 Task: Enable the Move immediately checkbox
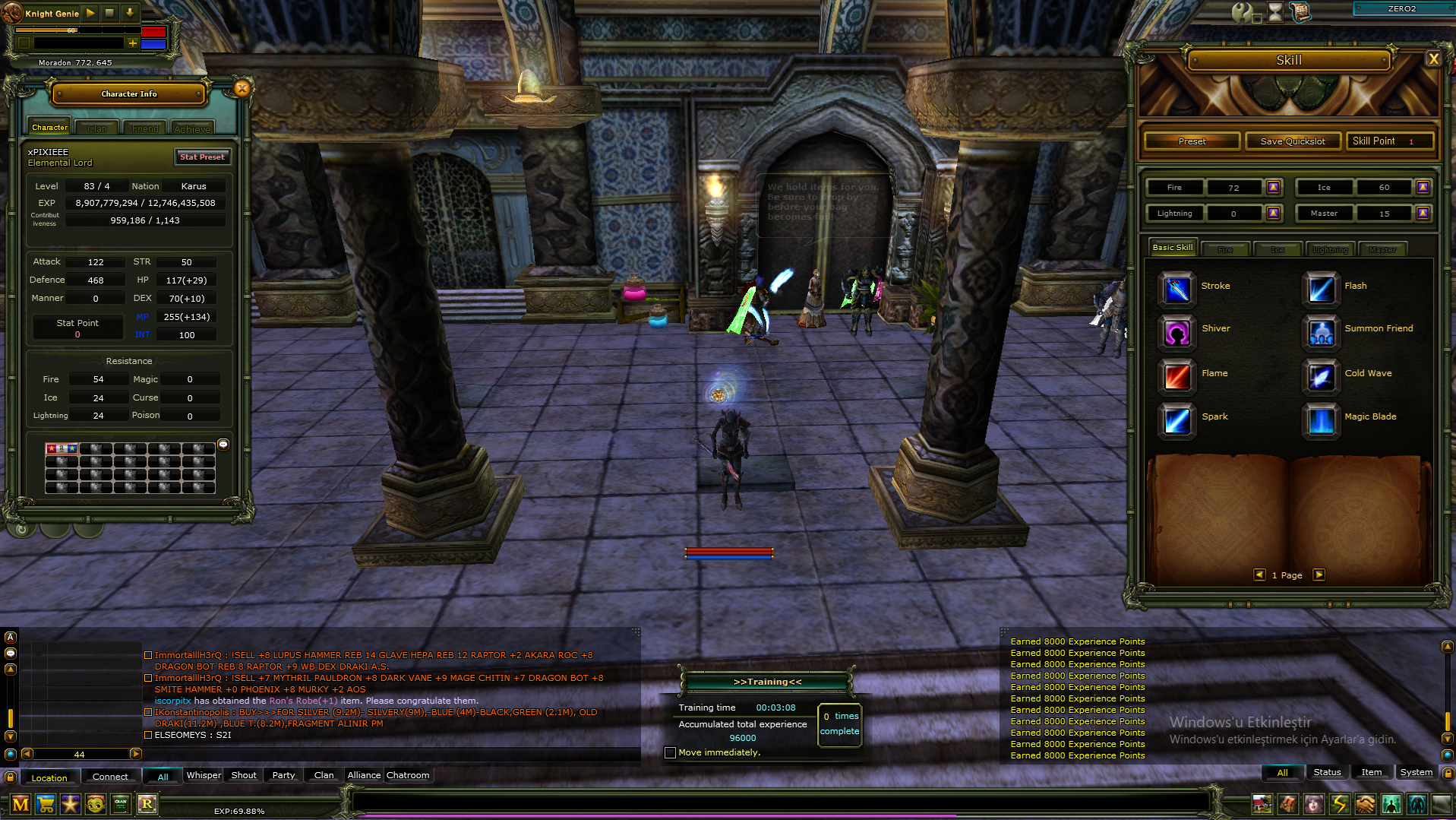pos(670,752)
